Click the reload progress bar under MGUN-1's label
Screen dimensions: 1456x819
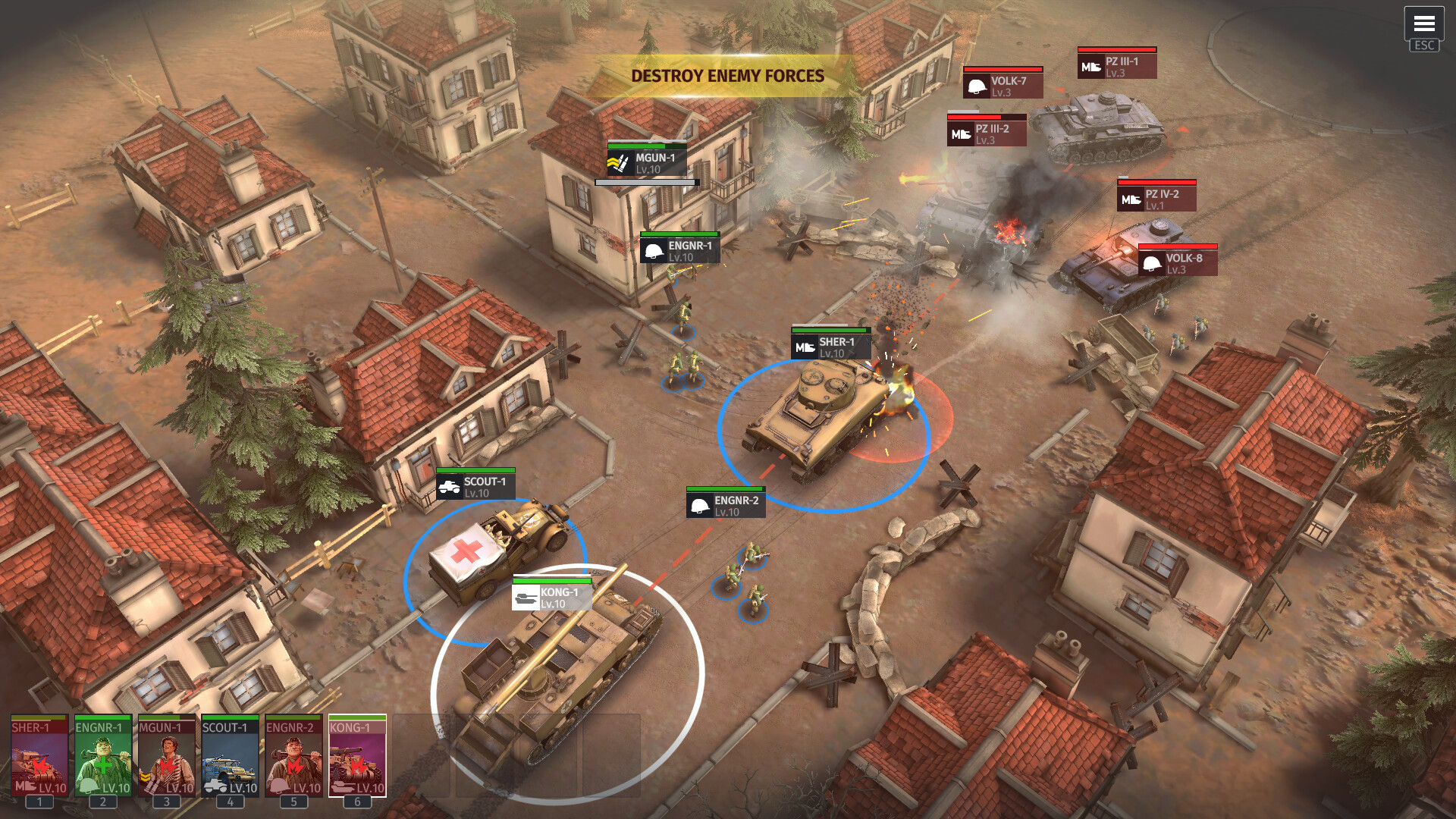645,181
